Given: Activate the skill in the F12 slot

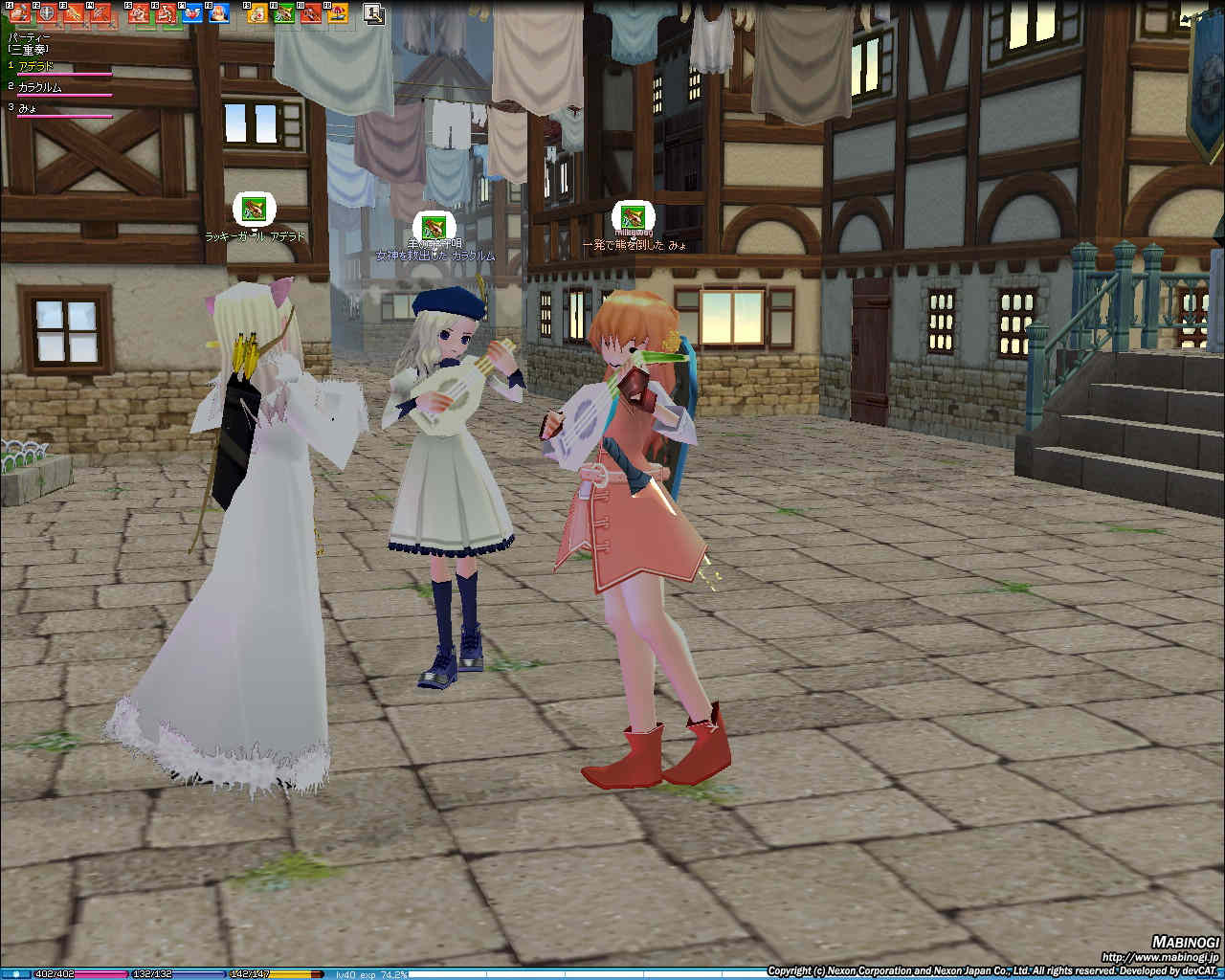Looking at the screenshot, I should tap(337, 13).
